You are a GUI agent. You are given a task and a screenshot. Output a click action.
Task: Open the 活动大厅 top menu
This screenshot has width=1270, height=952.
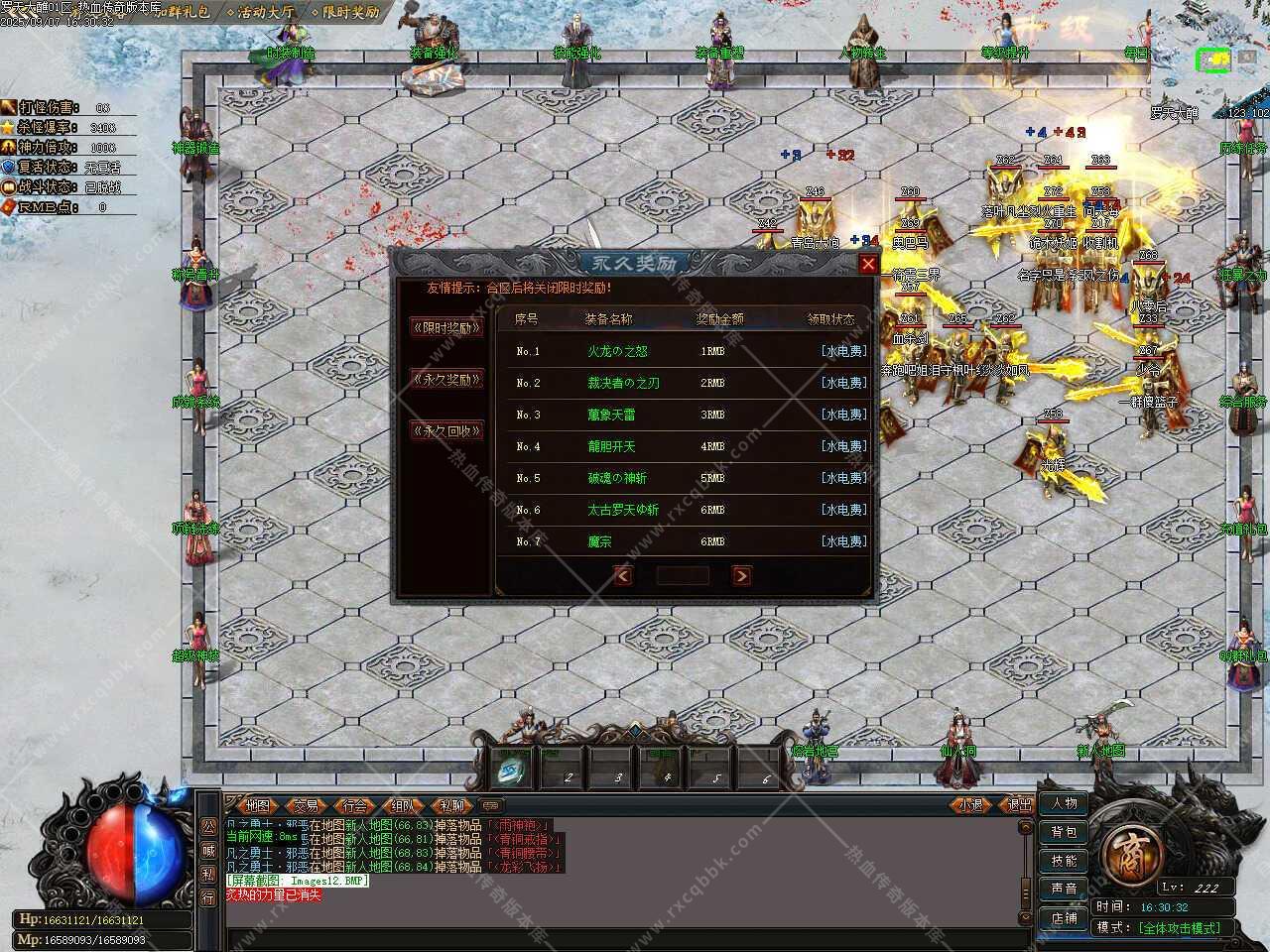click(261, 13)
